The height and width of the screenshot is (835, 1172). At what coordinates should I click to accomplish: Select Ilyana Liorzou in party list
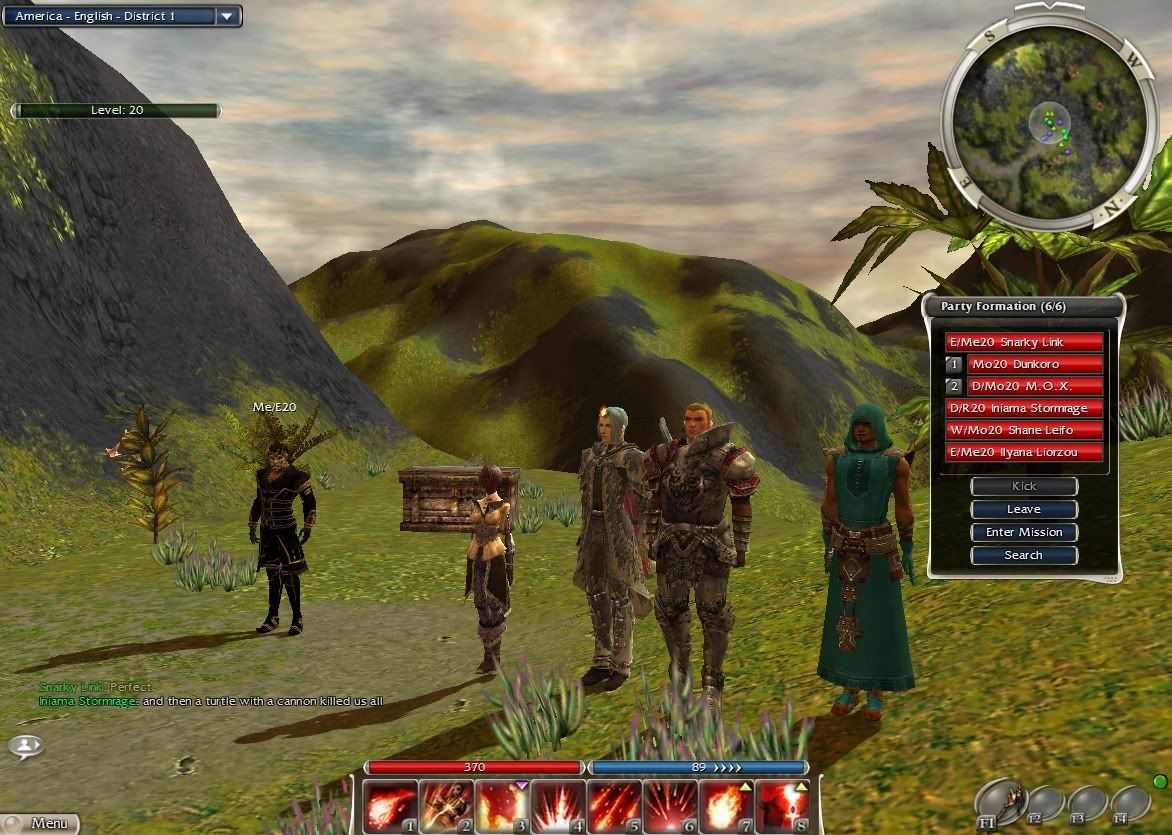[x=1023, y=452]
